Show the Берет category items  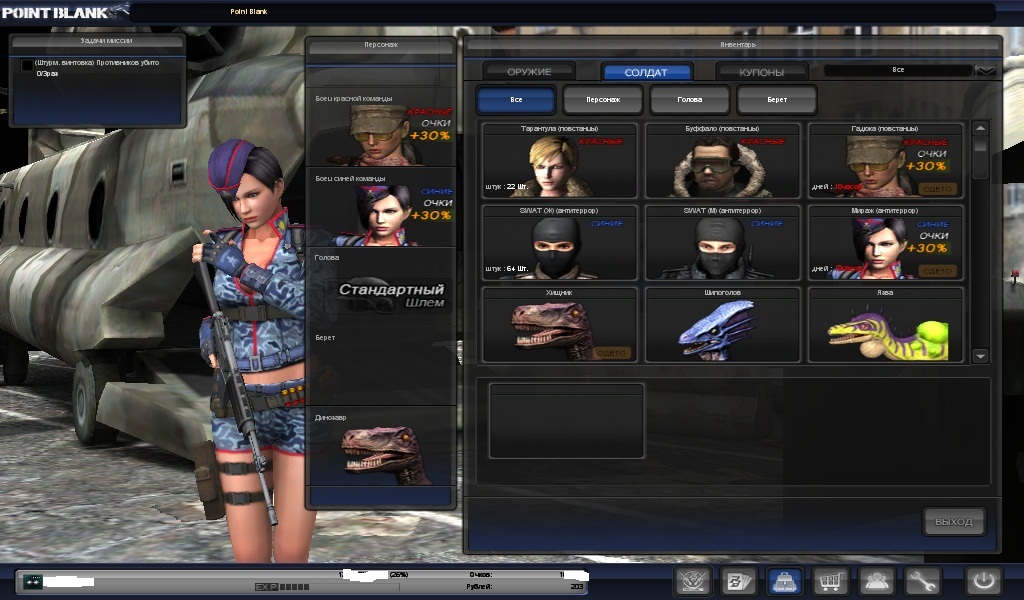[x=777, y=100]
